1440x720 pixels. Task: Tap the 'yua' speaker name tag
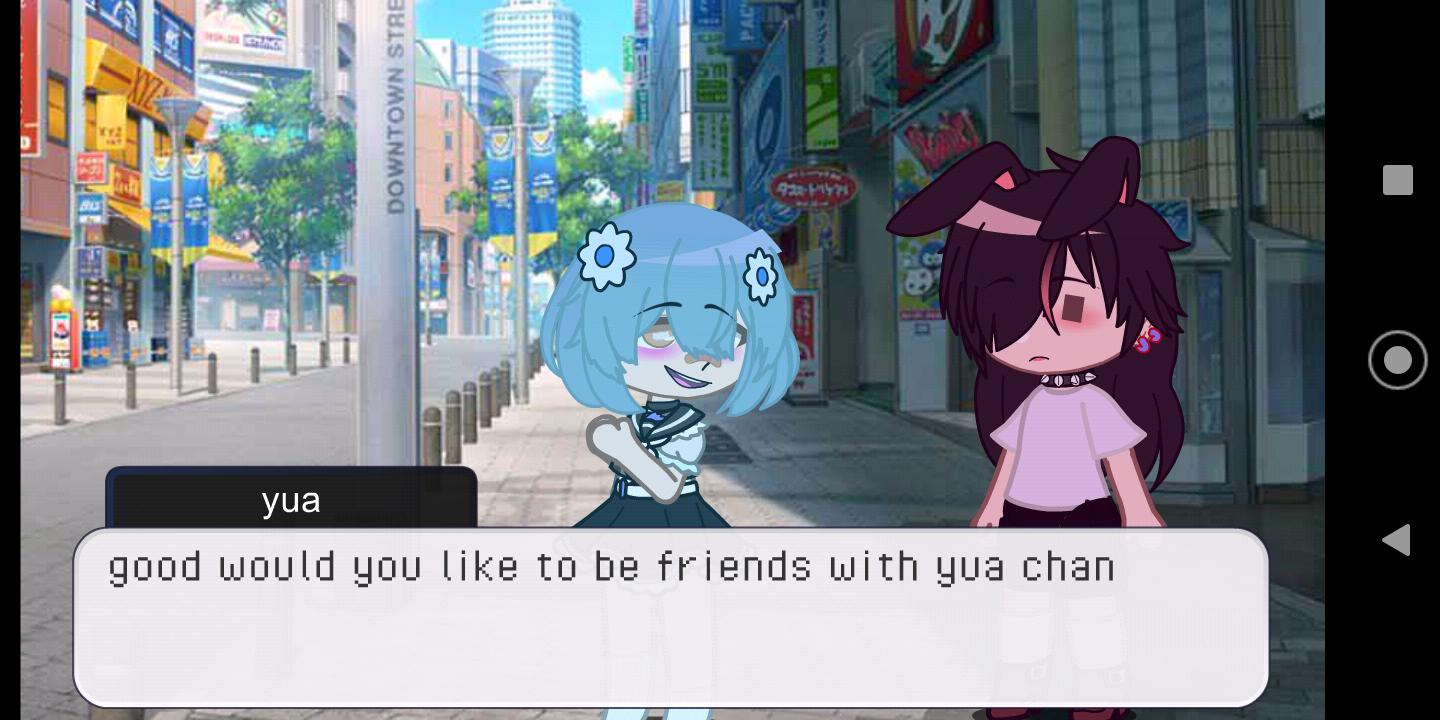(291, 500)
